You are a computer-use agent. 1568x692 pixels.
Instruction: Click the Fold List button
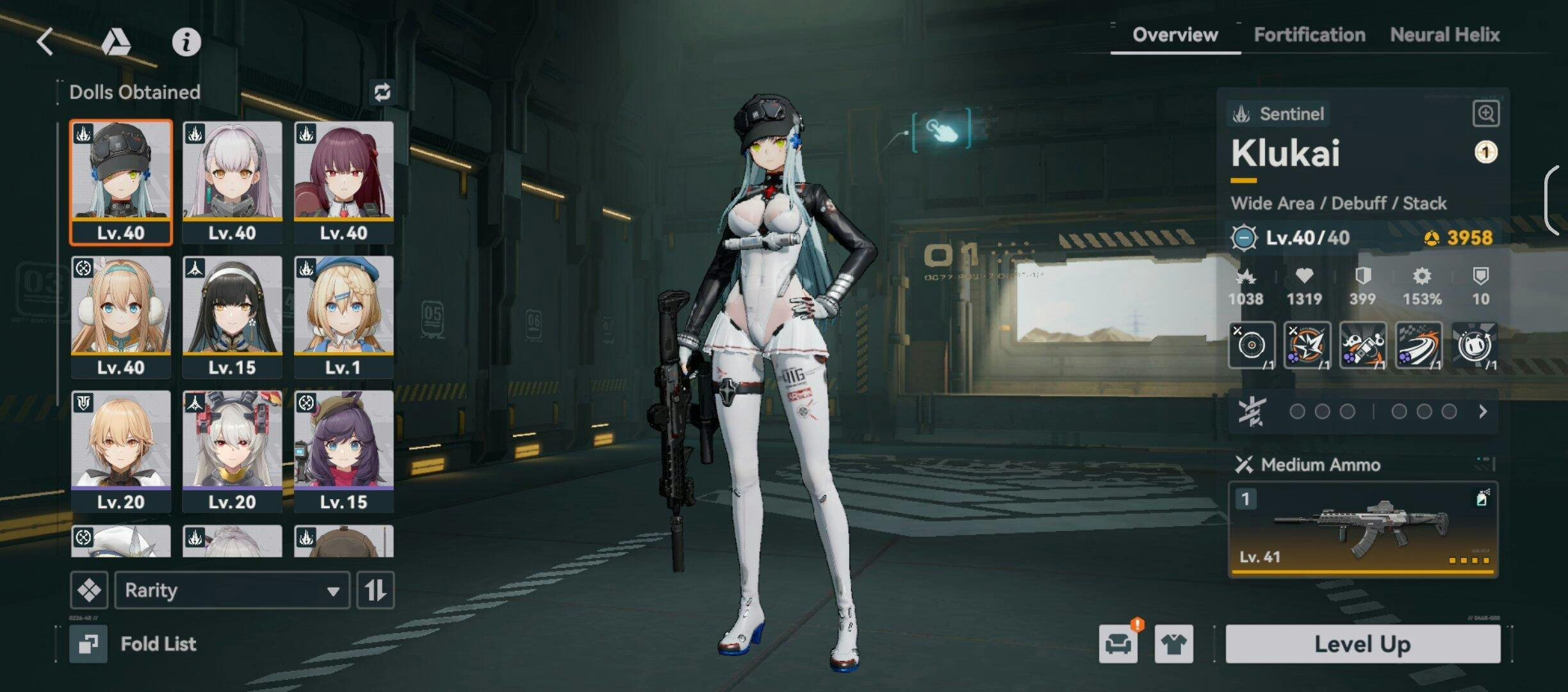(135, 644)
